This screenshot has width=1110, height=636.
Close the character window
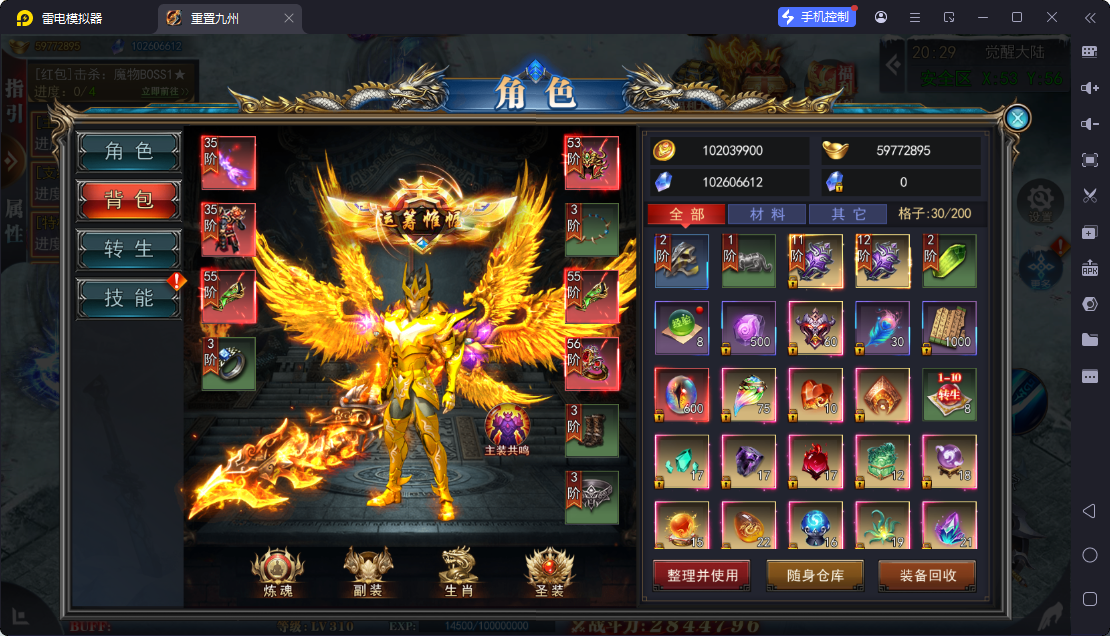click(1018, 118)
